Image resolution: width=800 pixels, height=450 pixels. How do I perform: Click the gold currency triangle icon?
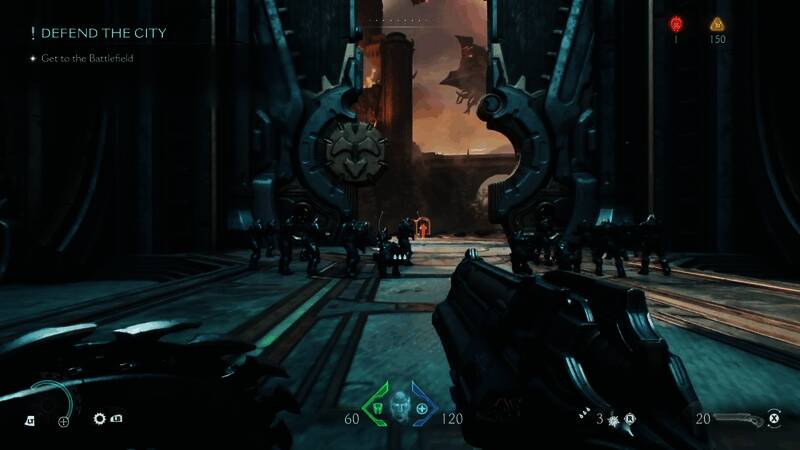[716, 24]
